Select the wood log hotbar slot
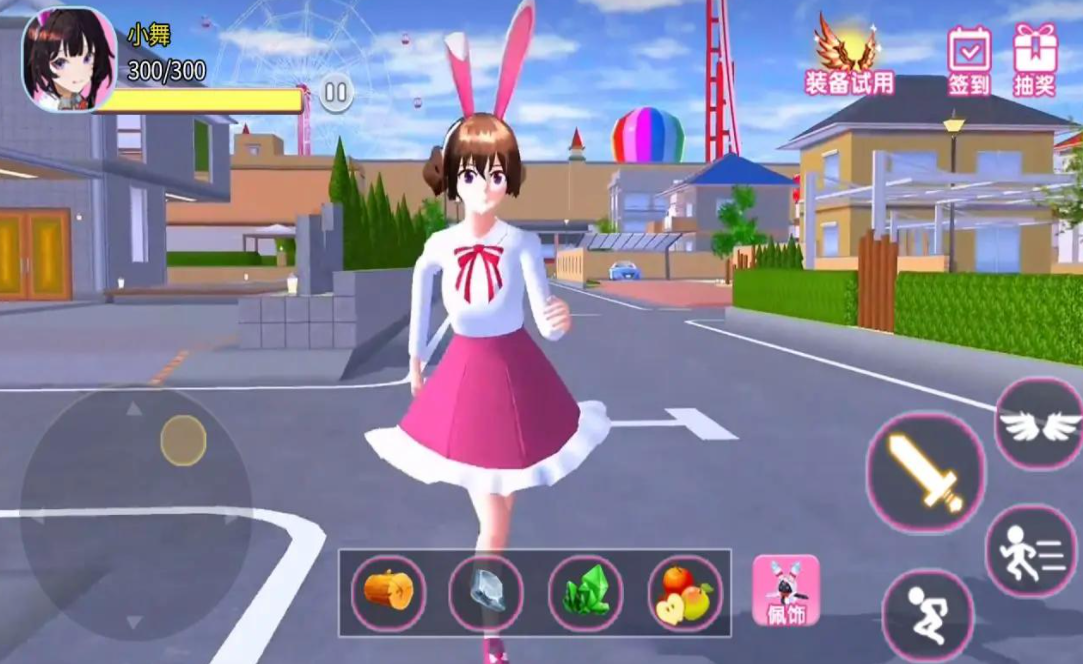 click(x=388, y=592)
